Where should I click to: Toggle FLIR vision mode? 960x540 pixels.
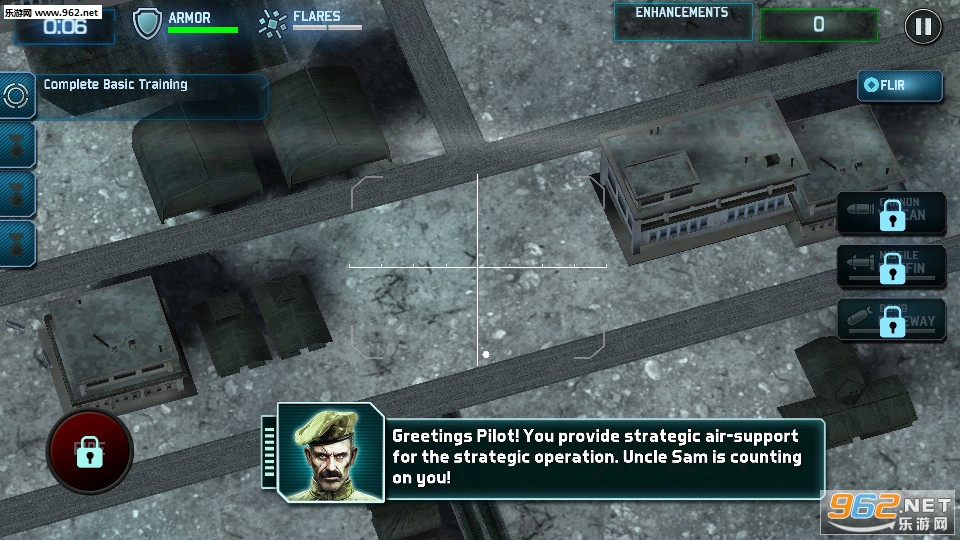tap(899, 86)
